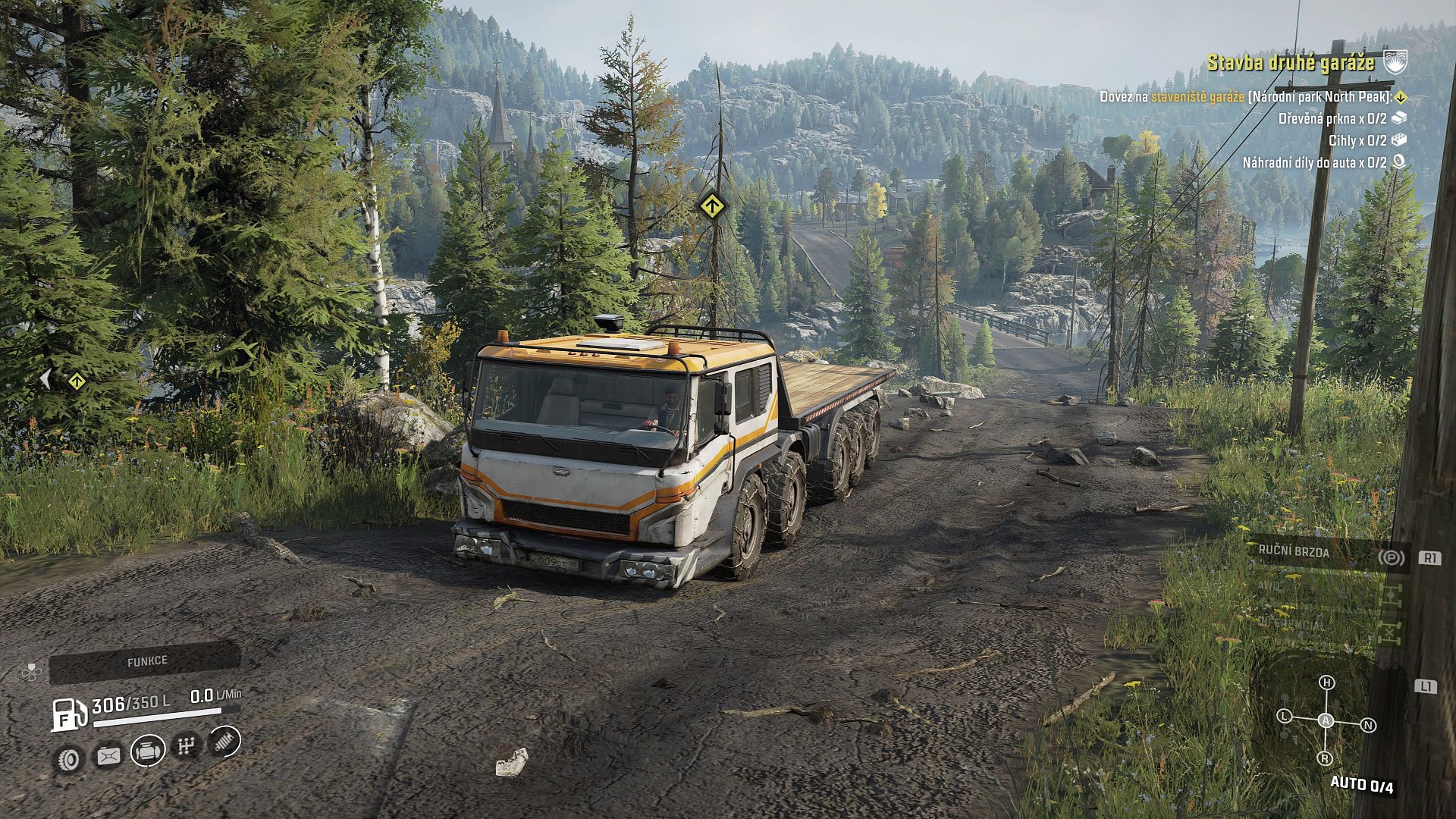This screenshot has width=1456, height=819.
Task: Click the fuel pump icon
Action: 69,714
